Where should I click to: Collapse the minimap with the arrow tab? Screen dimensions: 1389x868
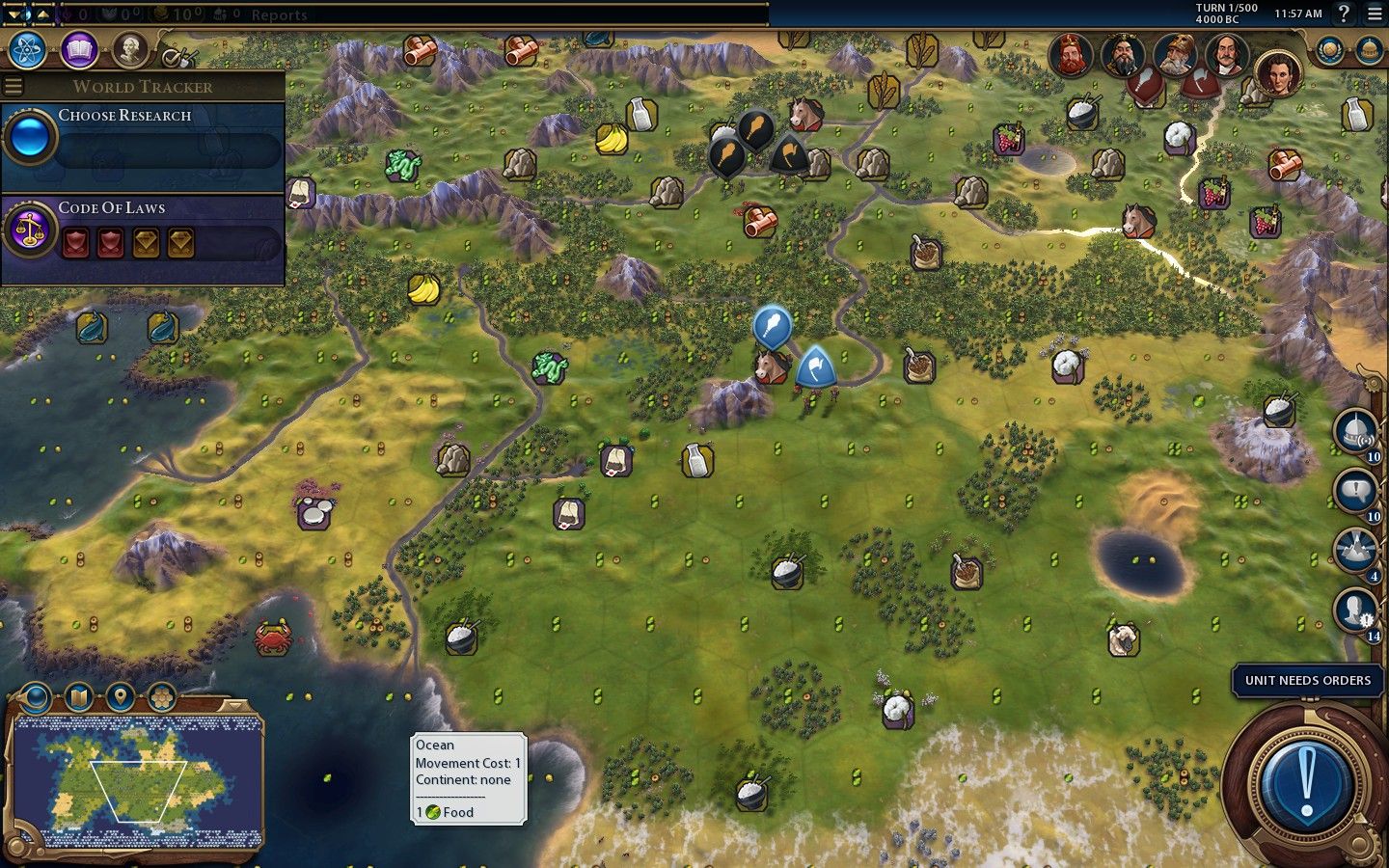click(x=231, y=705)
